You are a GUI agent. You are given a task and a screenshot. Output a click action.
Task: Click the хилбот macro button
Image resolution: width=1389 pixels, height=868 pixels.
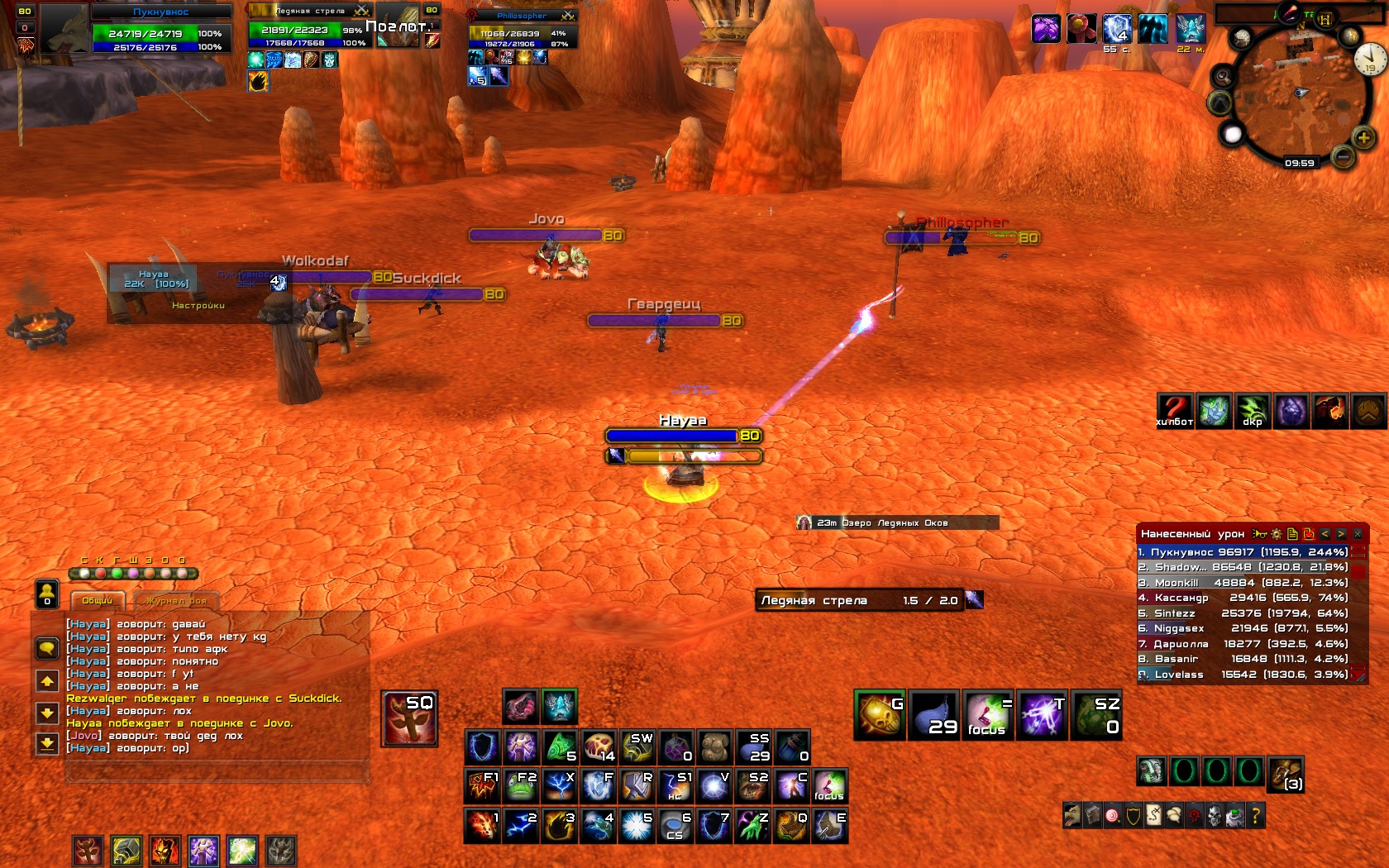[x=1174, y=411]
